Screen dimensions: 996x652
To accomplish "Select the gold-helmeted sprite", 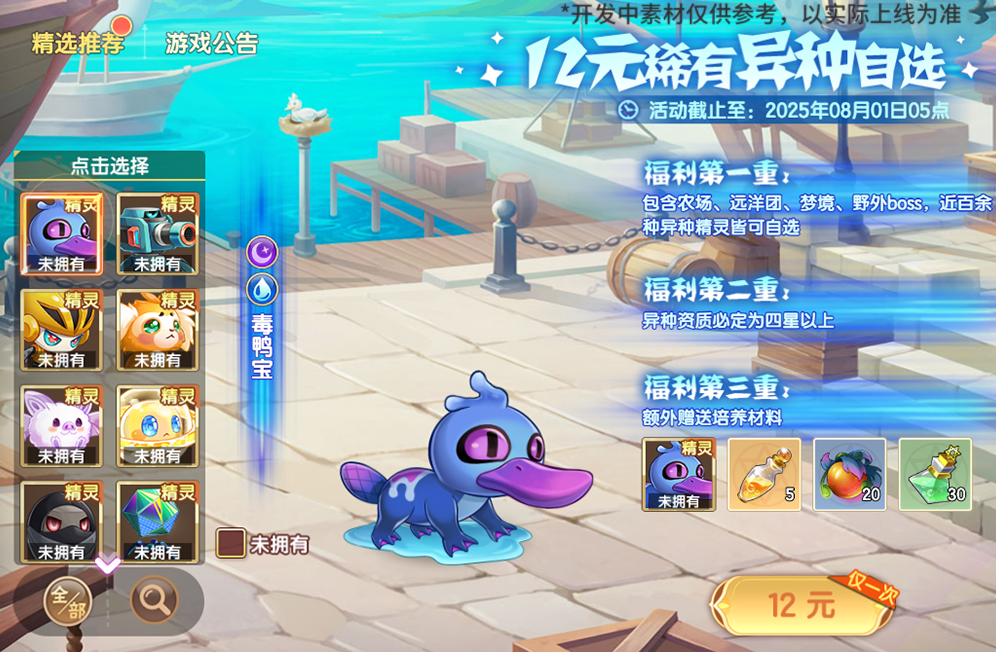I will [x=62, y=329].
